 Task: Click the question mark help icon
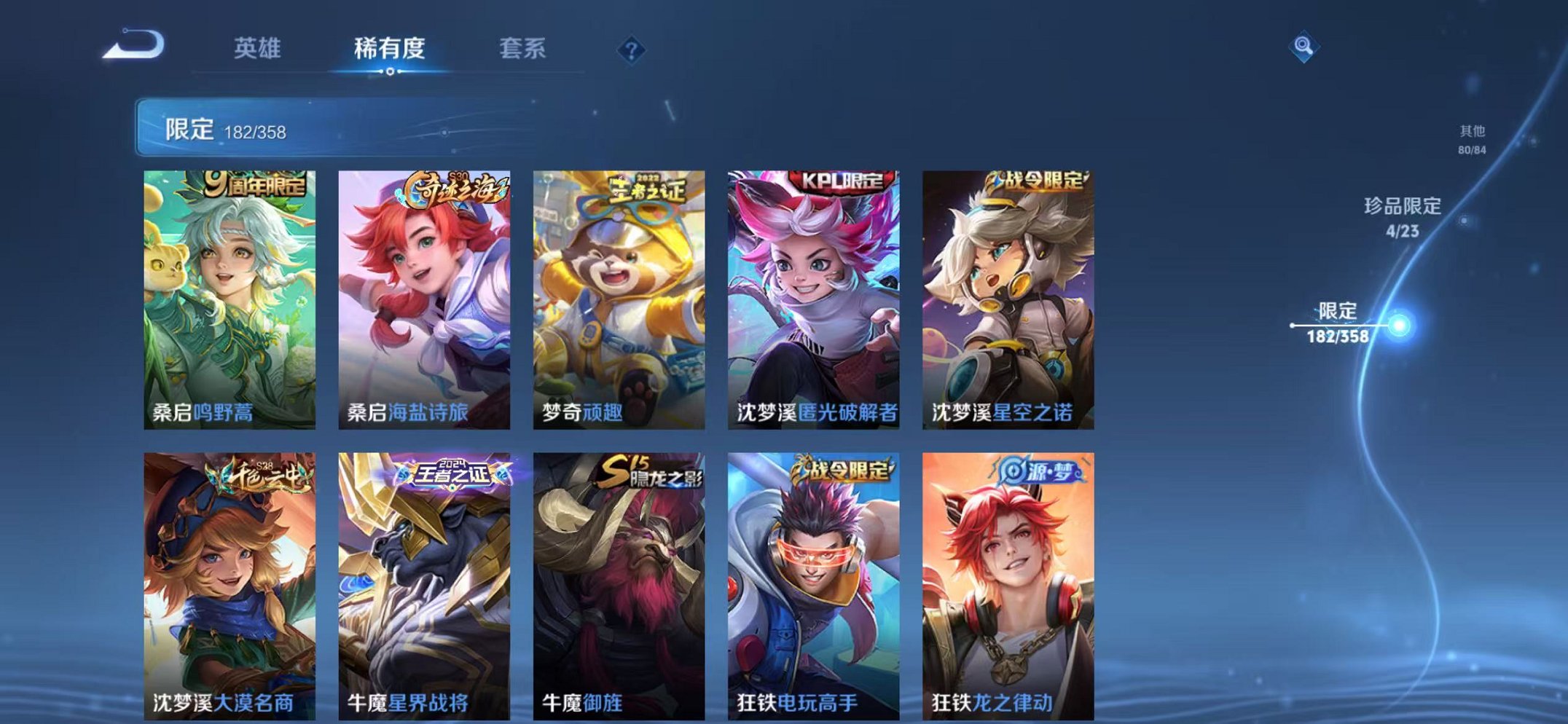tap(632, 50)
